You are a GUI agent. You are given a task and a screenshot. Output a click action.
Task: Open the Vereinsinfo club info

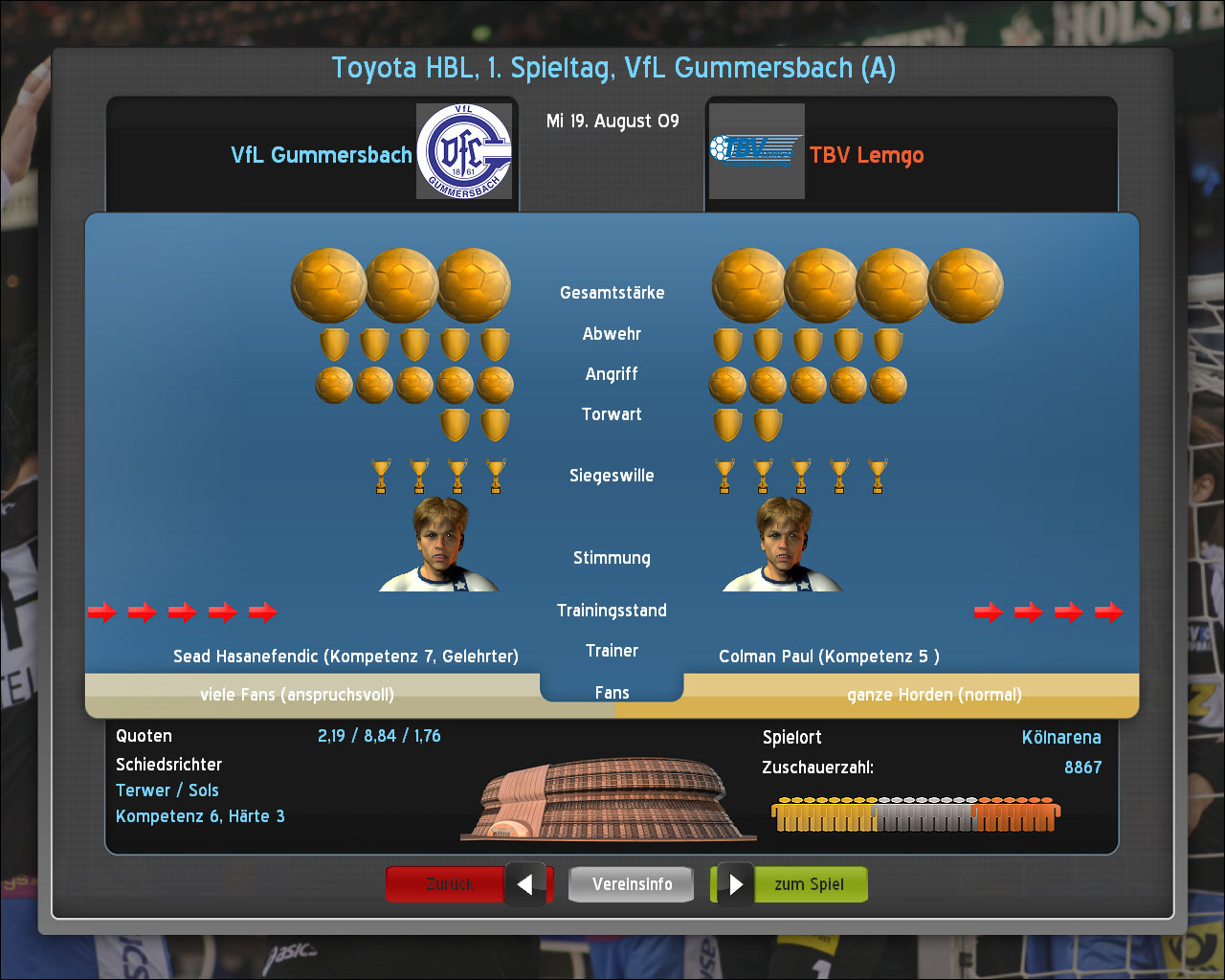(x=632, y=884)
